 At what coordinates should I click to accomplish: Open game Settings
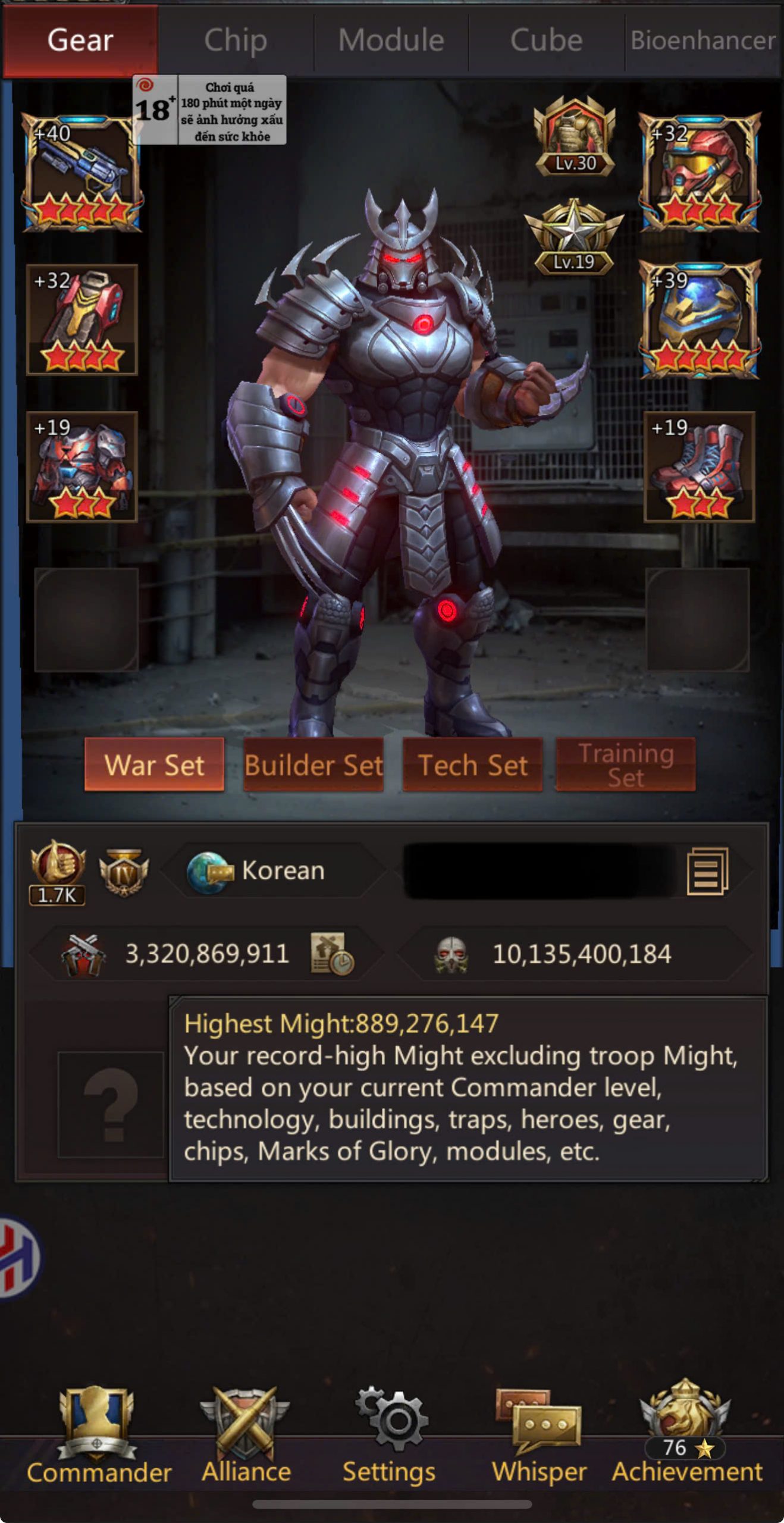coord(390,1435)
